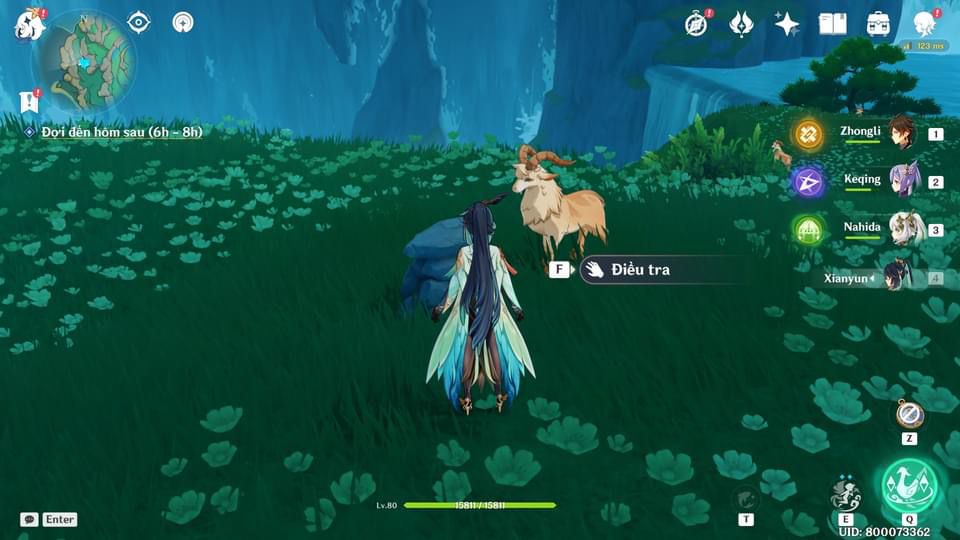Open the adventurer handbook book icon
The height and width of the screenshot is (540, 960).
[x=832, y=24]
